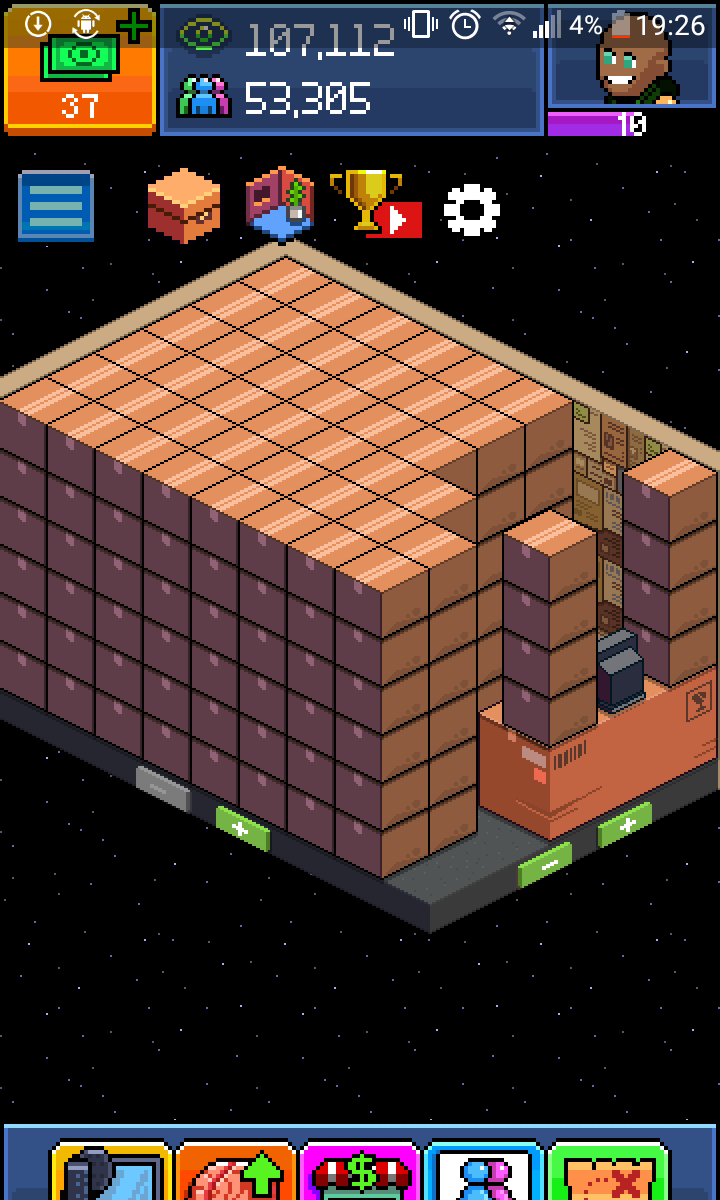Click the plus button beside the green minus
This screenshot has height=1200, width=720.
[625, 824]
